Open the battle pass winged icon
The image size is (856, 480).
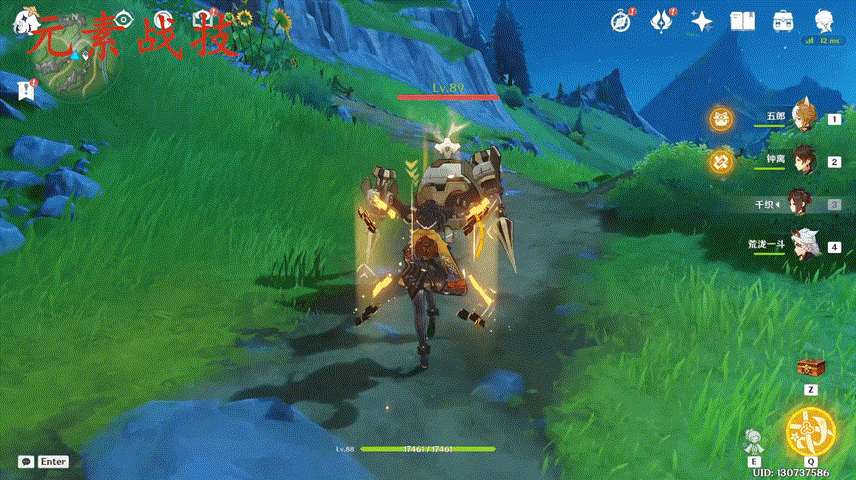click(662, 20)
